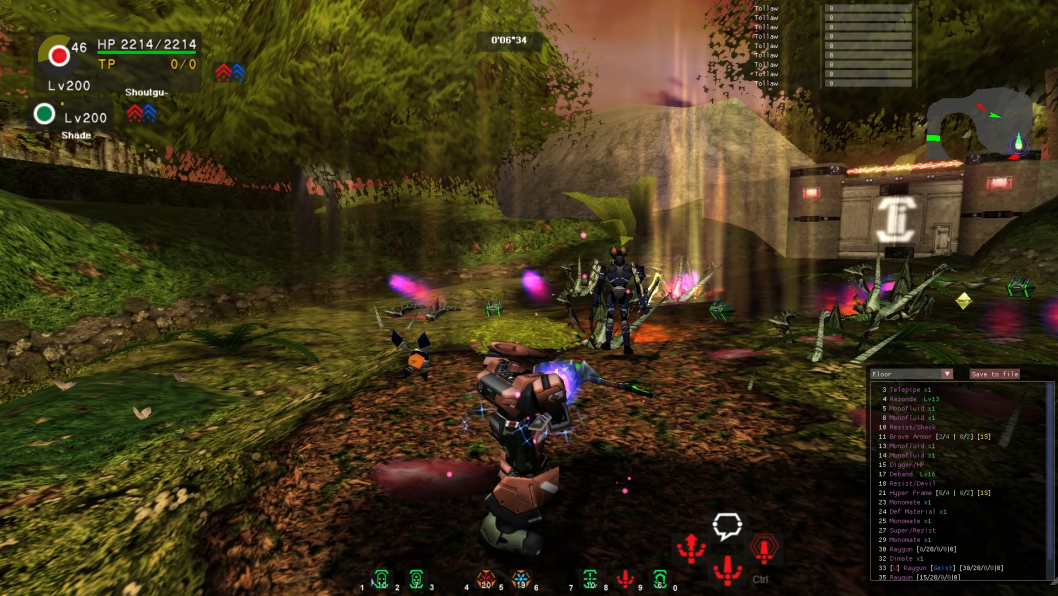Click the minimap
The width and height of the screenshot is (1058, 596).
(978, 124)
